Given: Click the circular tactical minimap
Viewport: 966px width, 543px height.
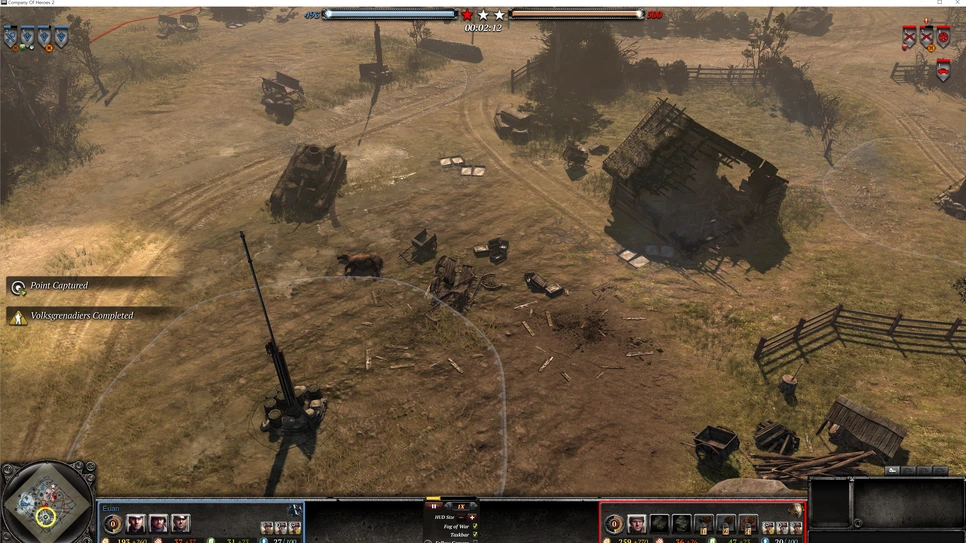Looking at the screenshot, I should click(x=46, y=501).
